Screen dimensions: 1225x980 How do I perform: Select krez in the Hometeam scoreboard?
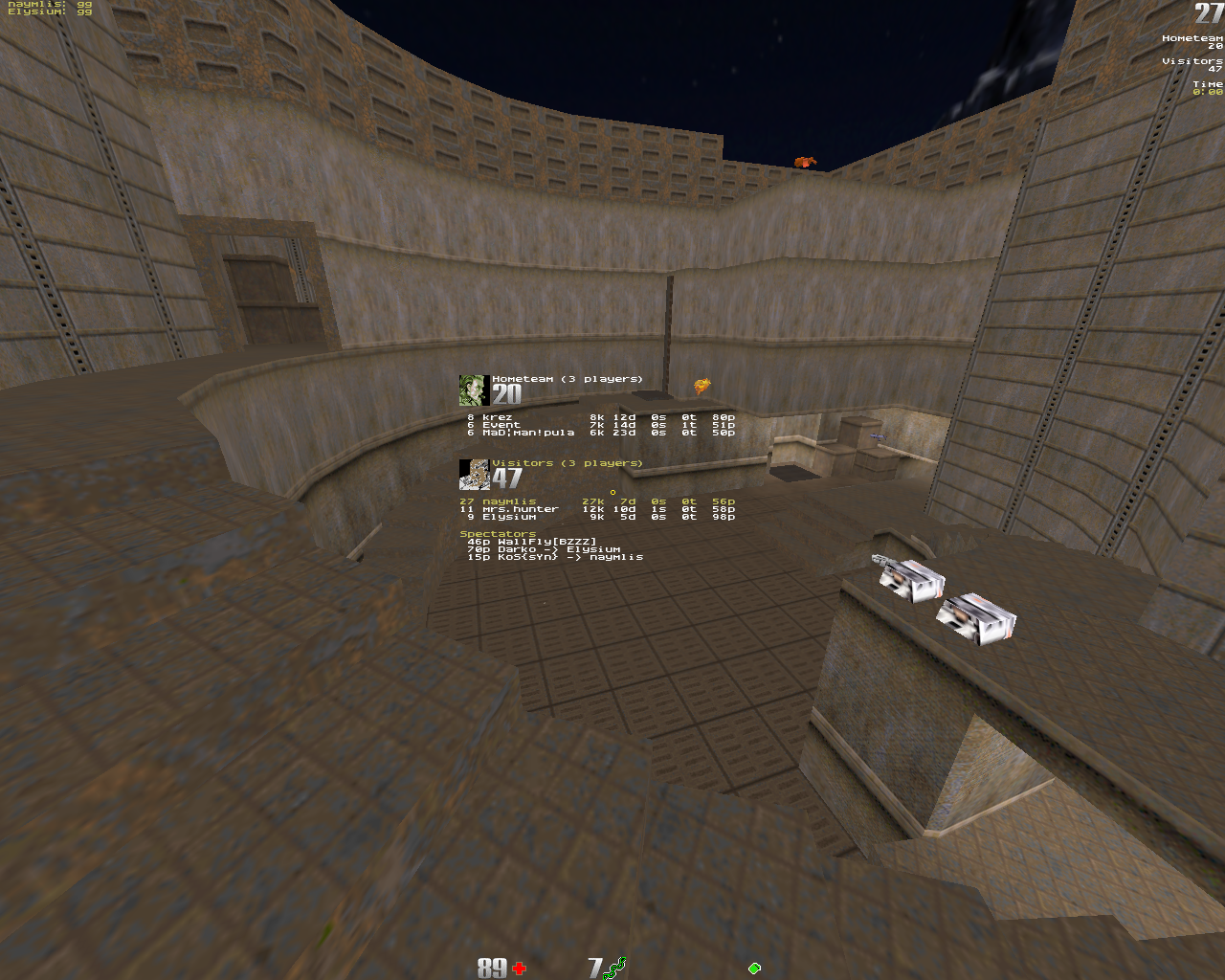click(498, 417)
